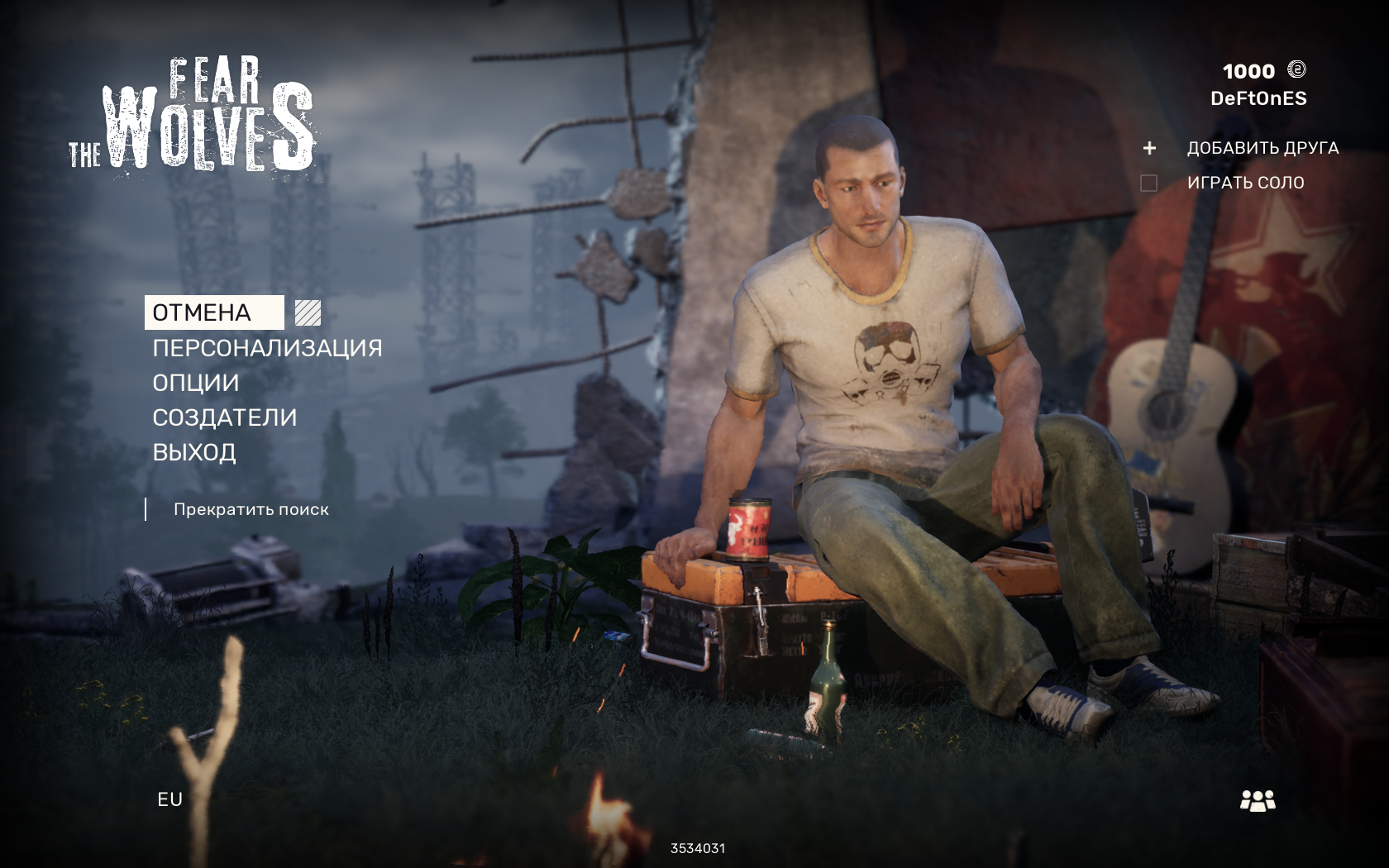Click the DeFtOnES player name
This screenshot has height=868, width=1389.
[1258, 98]
